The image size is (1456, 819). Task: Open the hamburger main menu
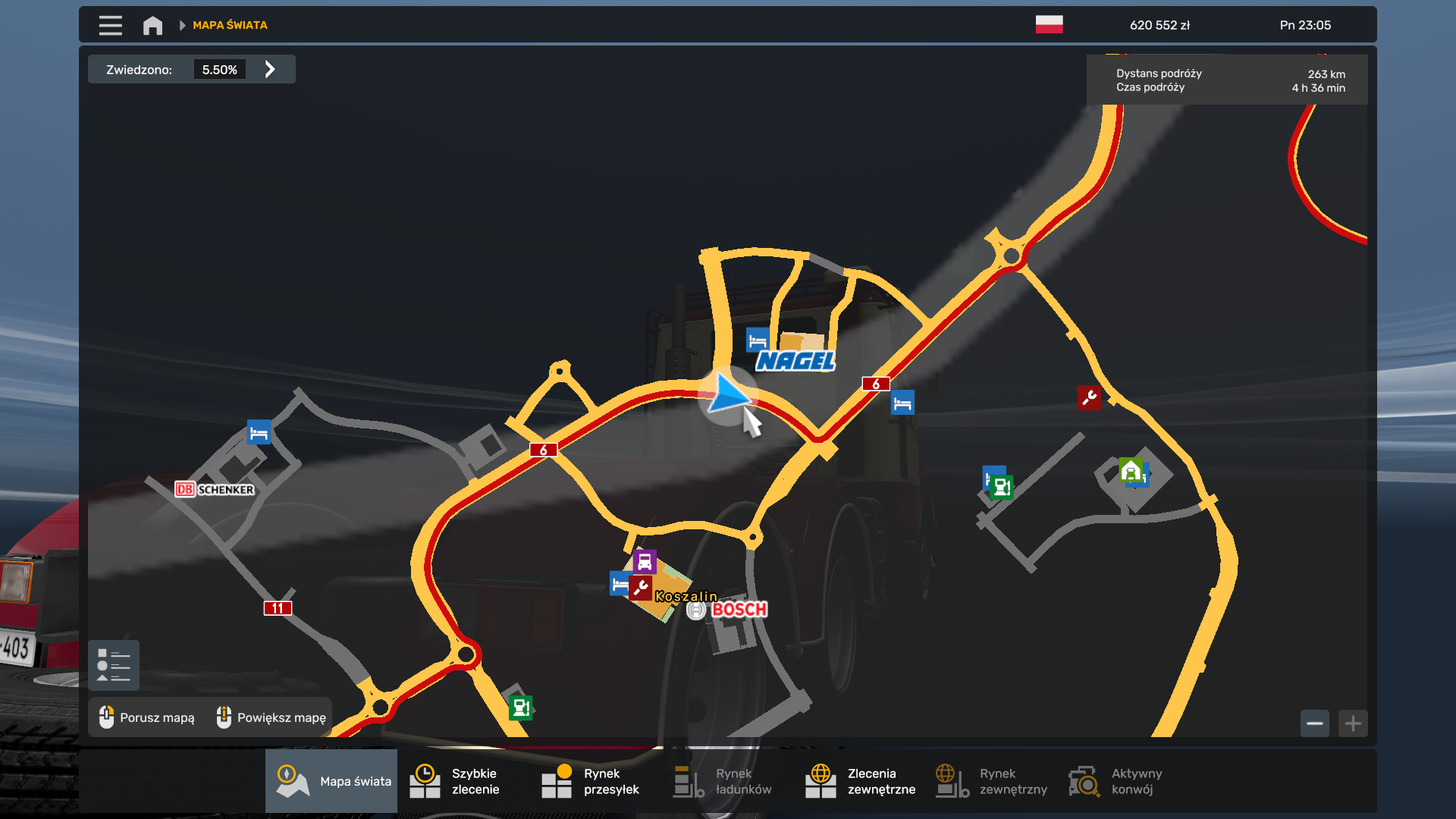(x=110, y=25)
